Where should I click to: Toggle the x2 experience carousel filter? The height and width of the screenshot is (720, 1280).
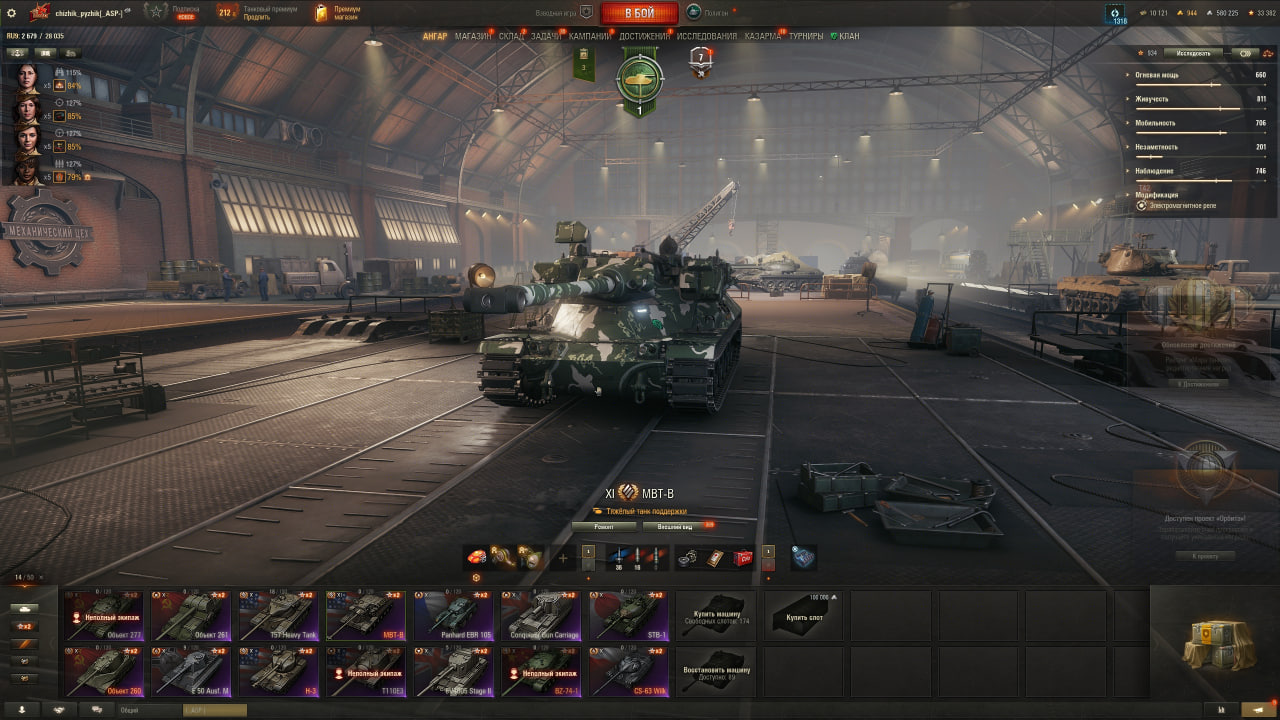tap(24, 626)
